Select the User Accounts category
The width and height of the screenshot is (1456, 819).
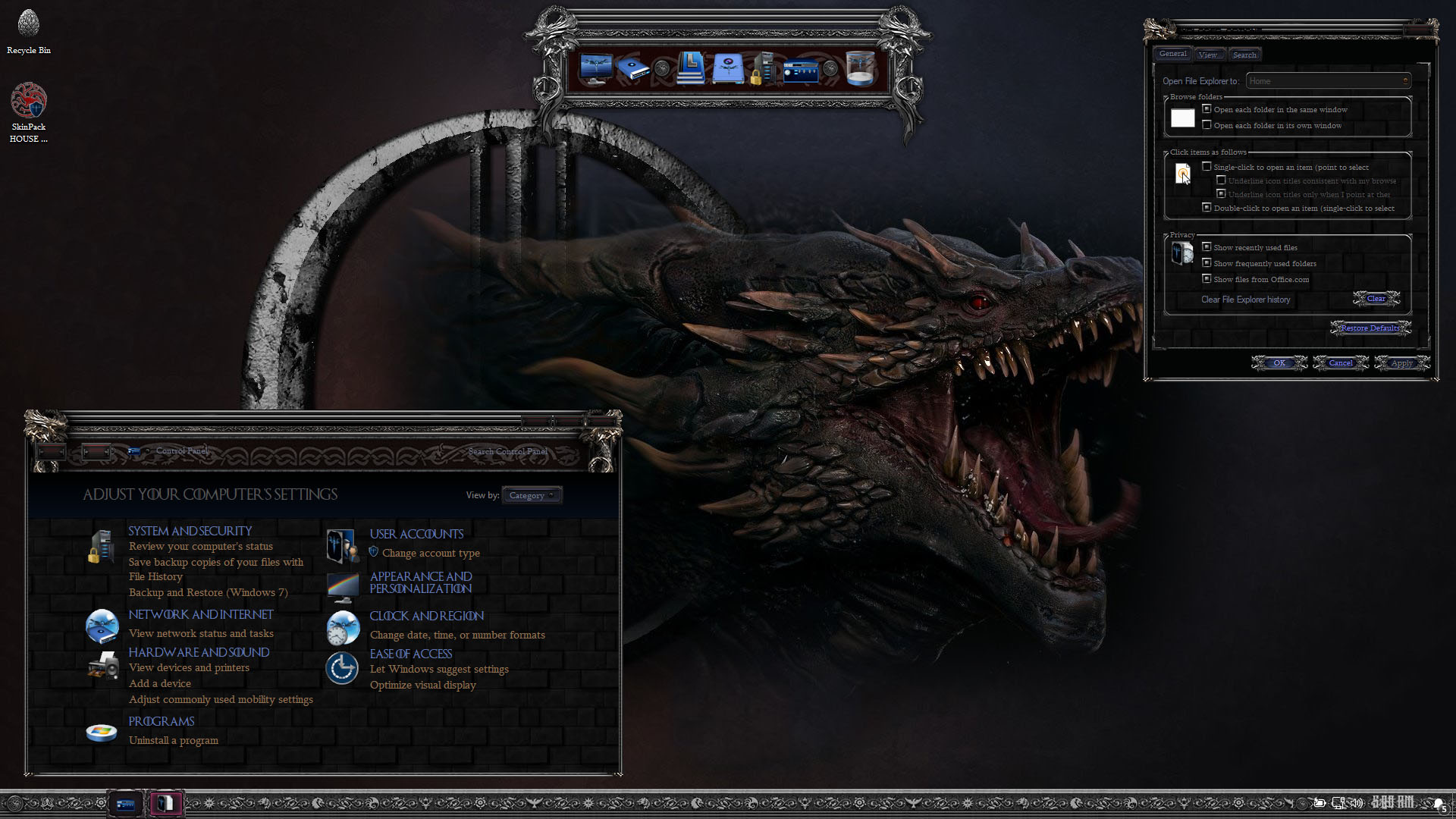coord(416,534)
